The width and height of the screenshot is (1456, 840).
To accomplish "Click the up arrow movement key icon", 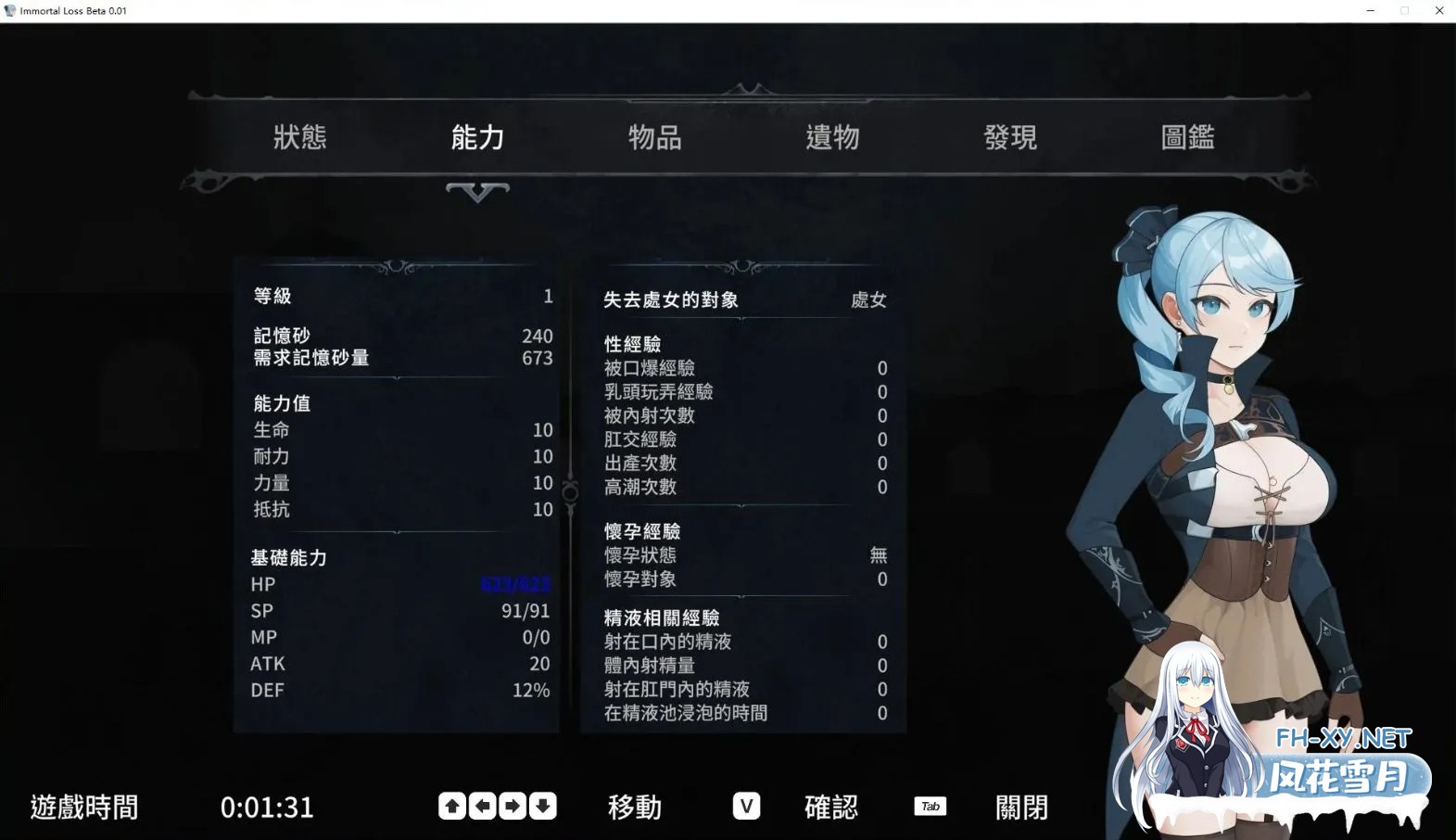I will [x=451, y=807].
